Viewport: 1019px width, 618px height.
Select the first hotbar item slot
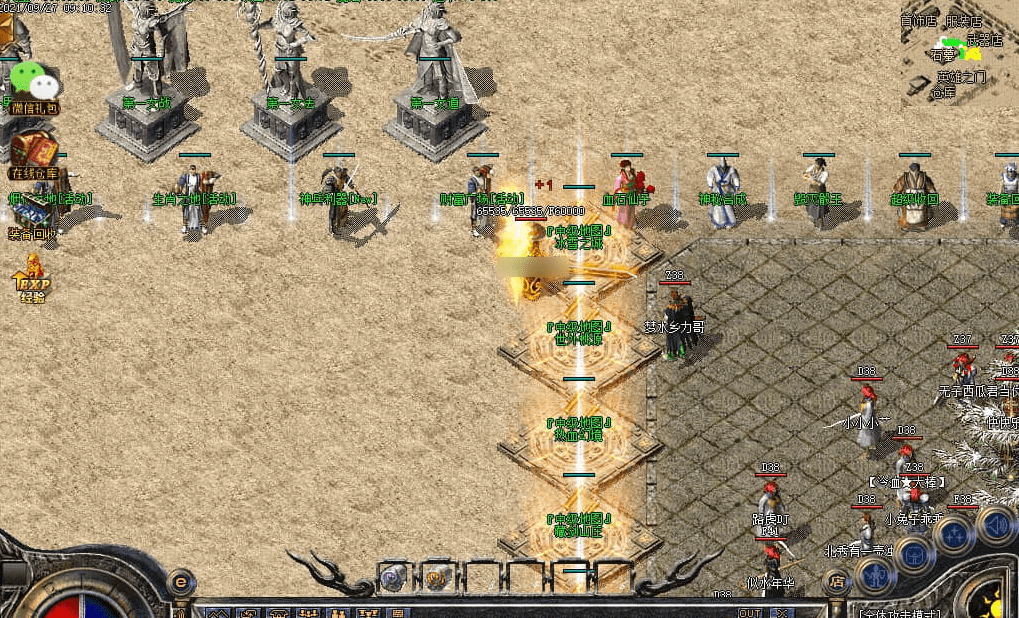pos(394,576)
